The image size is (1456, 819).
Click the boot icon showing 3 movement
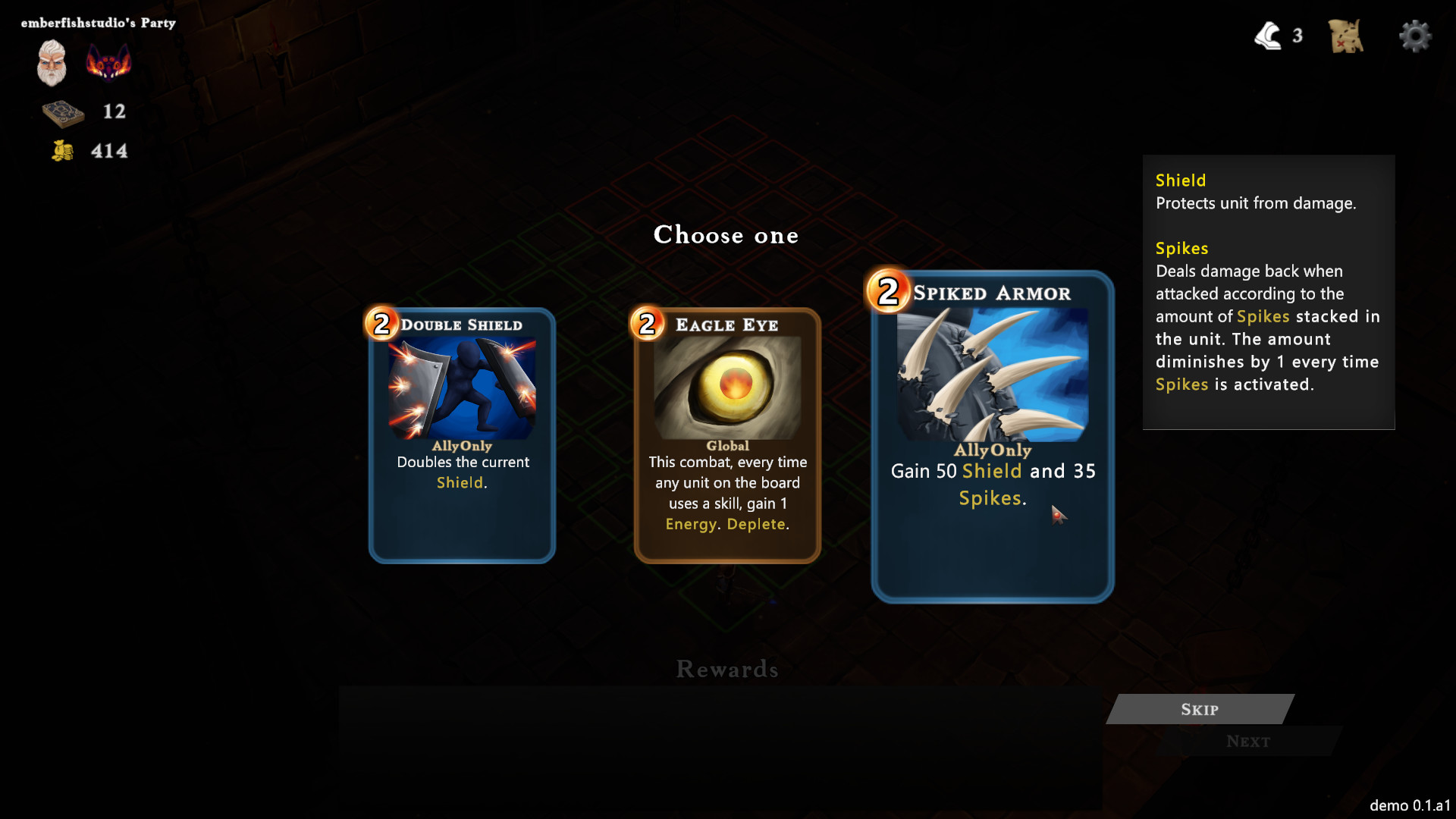tap(1269, 35)
